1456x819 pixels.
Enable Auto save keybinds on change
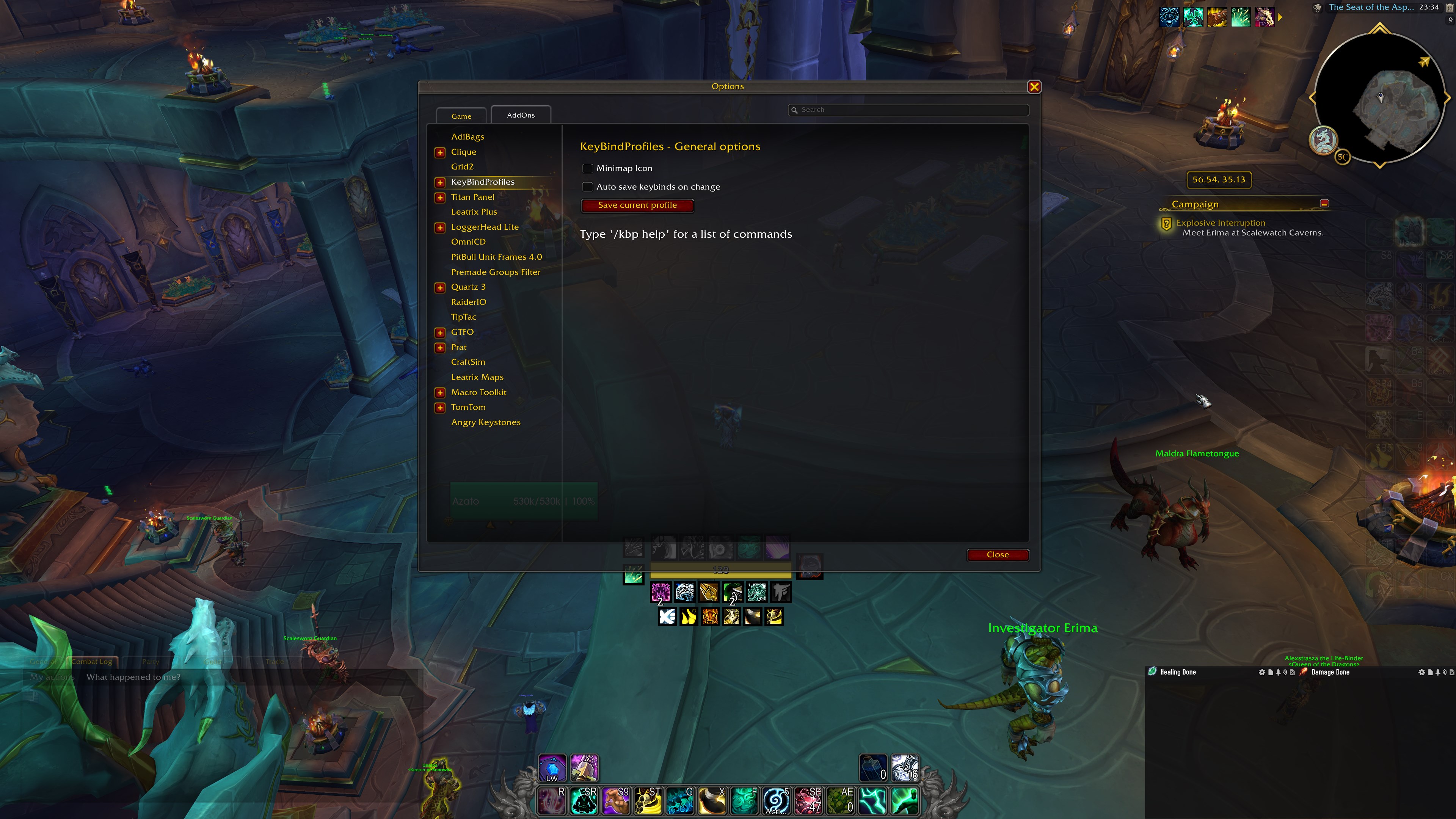[587, 187]
